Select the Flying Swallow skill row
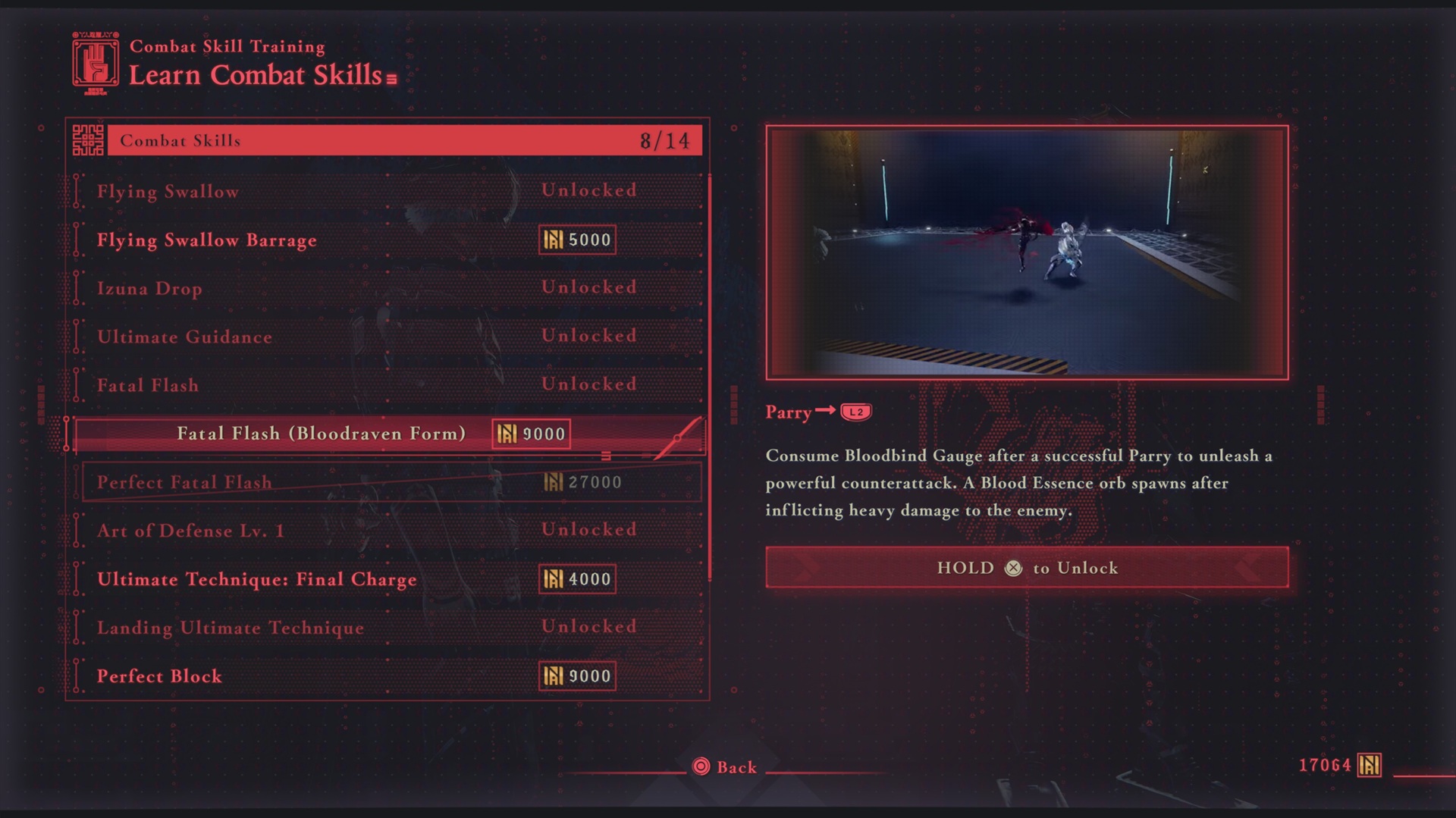 [x=387, y=191]
